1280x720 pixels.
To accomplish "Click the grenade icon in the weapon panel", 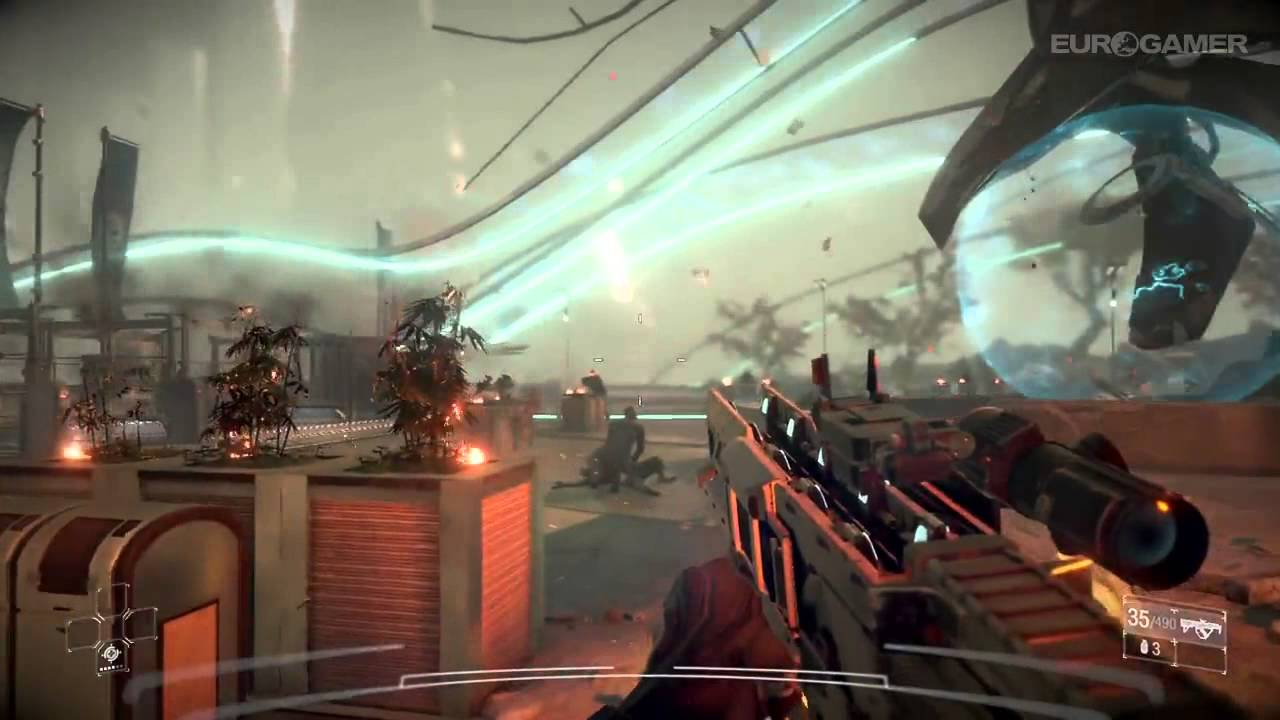I will [1143, 649].
